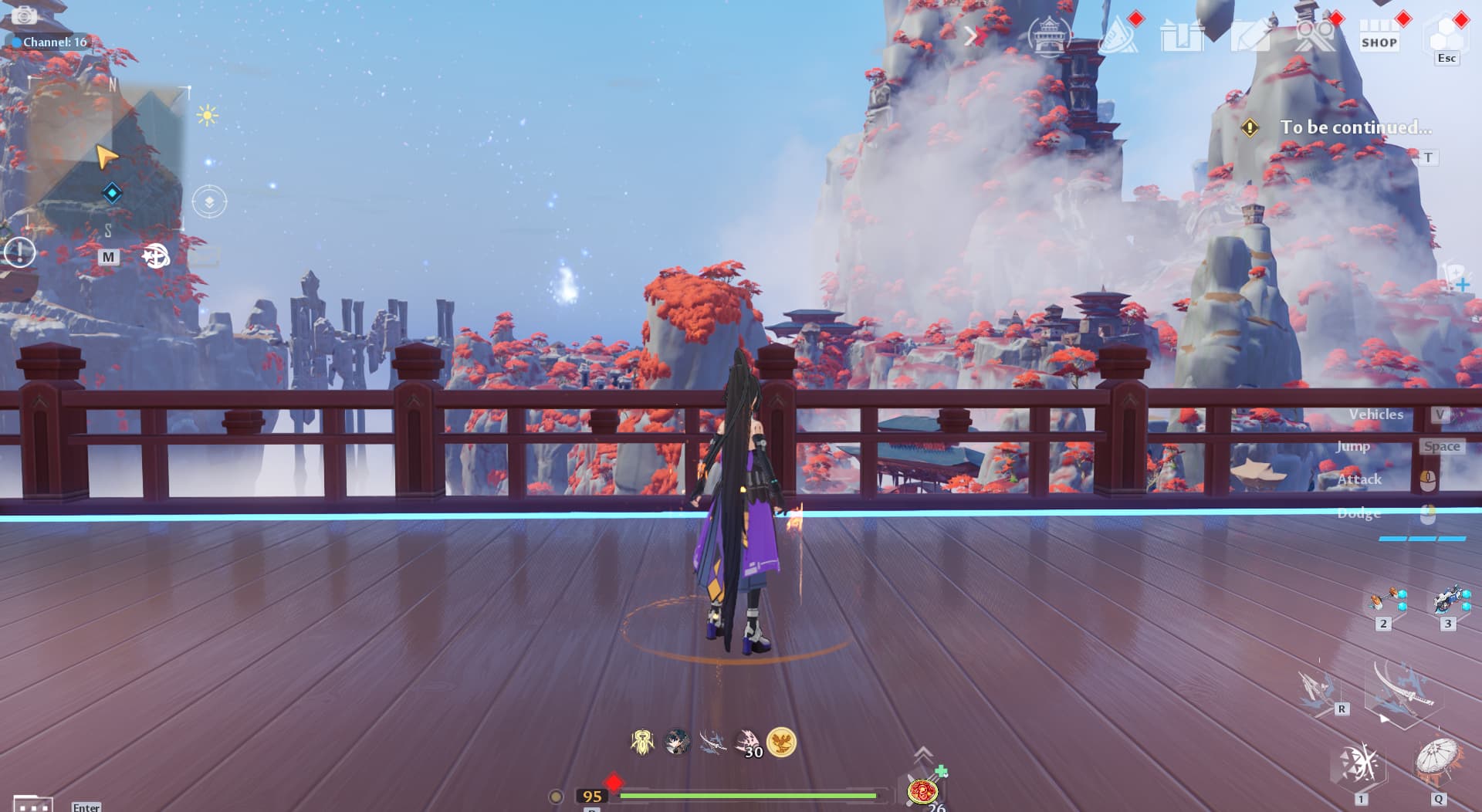
Task: Open the pagoda building icon
Action: (x=1049, y=36)
